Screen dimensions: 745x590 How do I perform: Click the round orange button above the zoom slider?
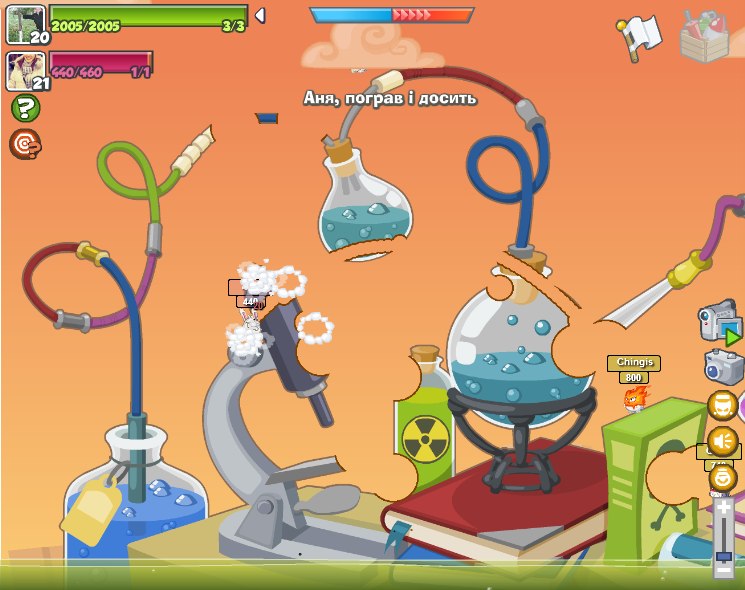click(x=722, y=477)
